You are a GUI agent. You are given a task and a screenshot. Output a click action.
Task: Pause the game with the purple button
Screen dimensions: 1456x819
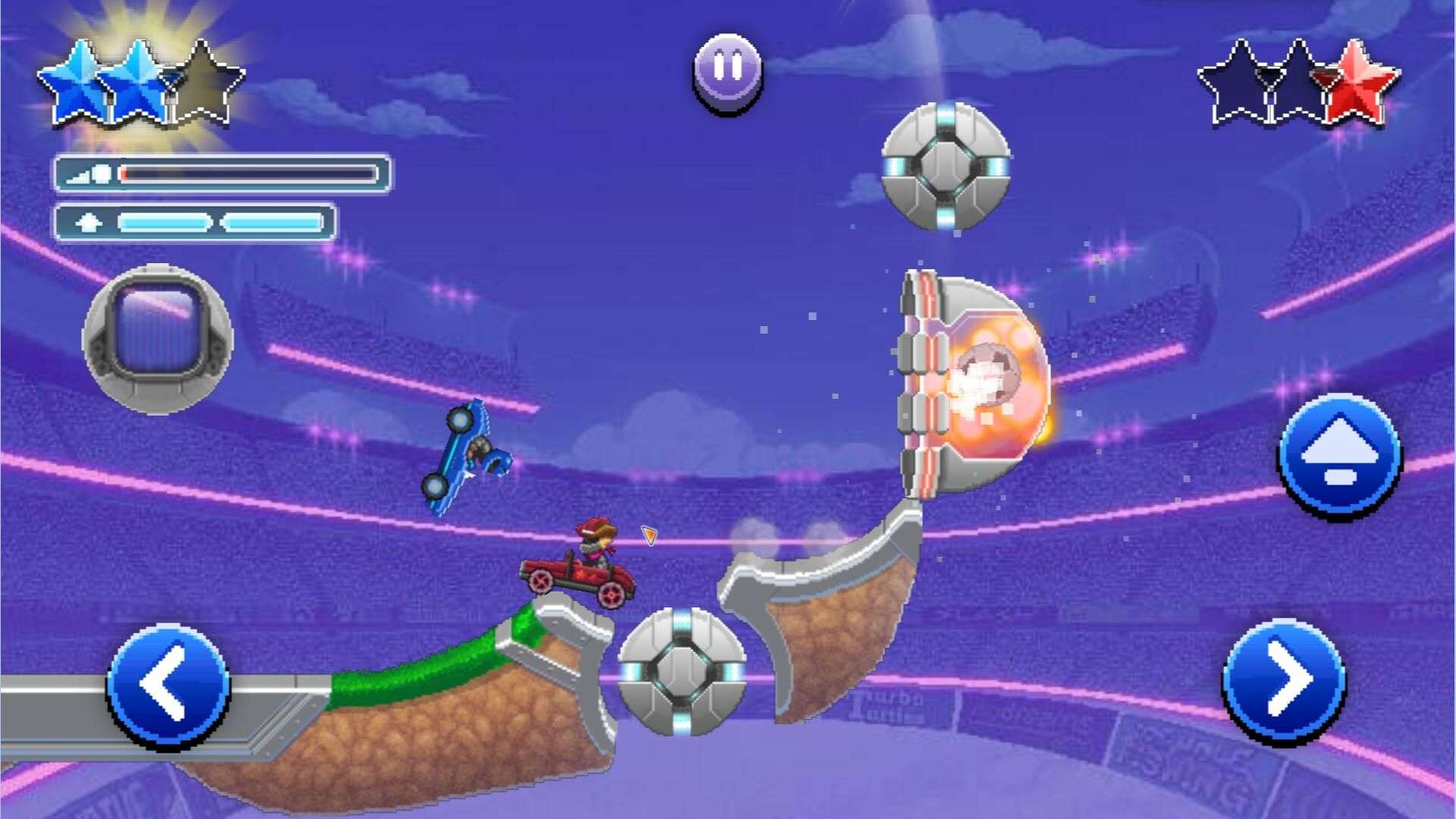pos(727,71)
